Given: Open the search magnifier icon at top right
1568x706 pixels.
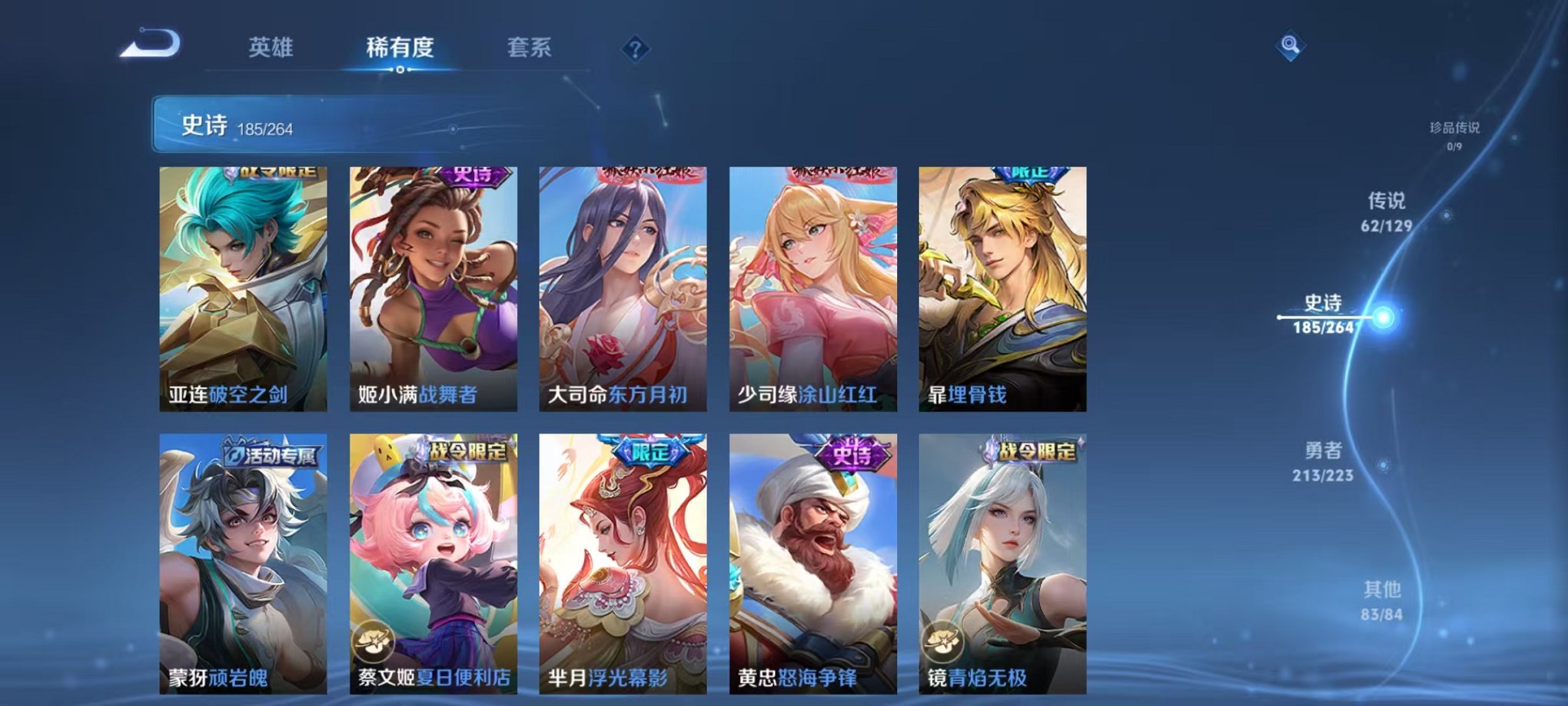Looking at the screenshot, I should [x=1290, y=45].
